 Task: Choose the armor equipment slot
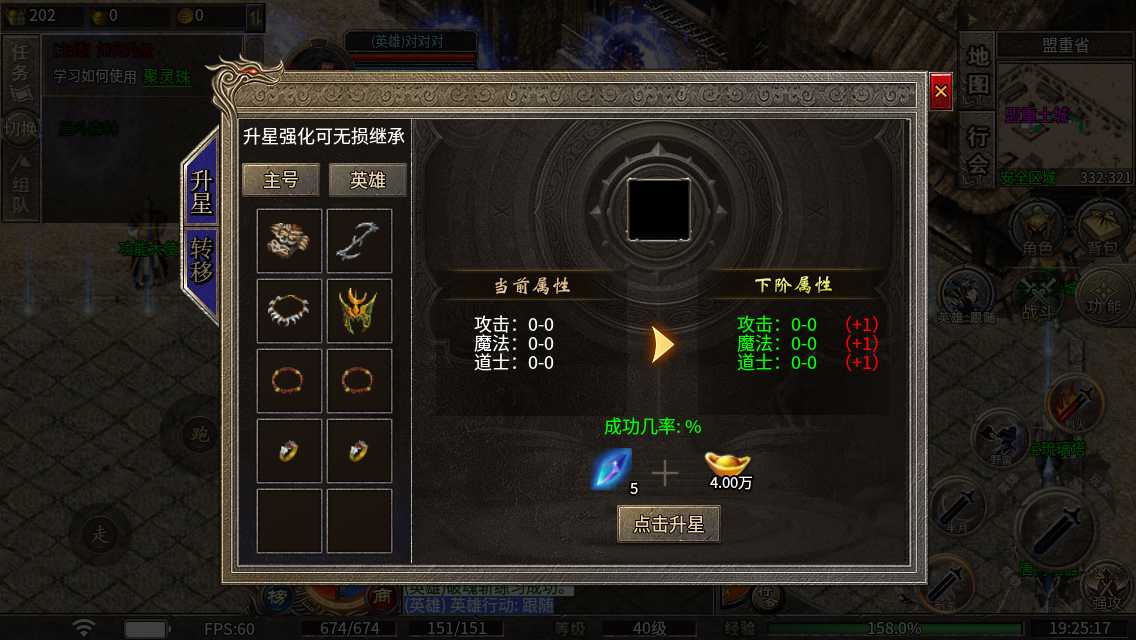[x=289, y=241]
